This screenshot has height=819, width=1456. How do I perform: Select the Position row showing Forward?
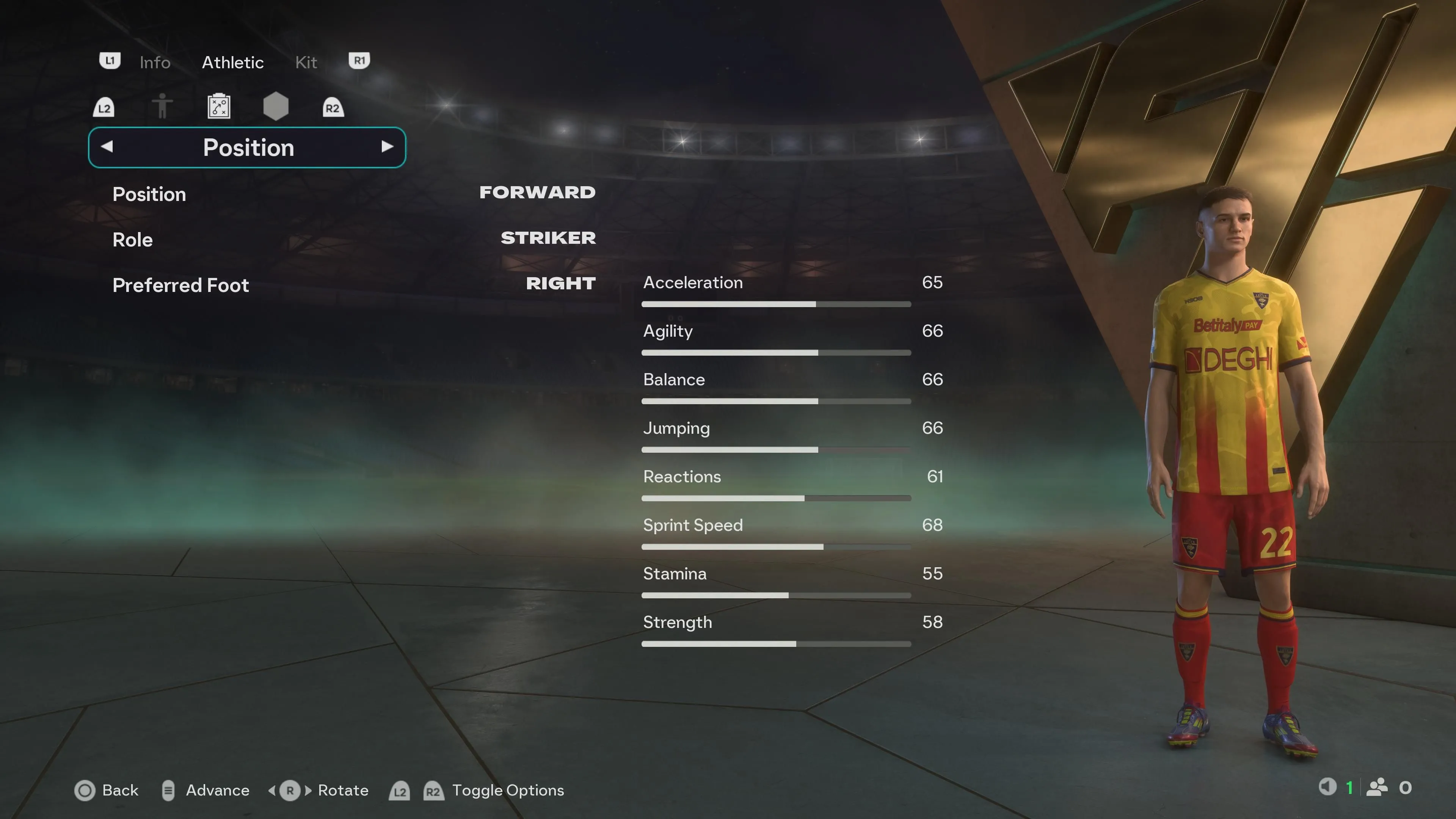pyautogui.click(x=353, y=194)
